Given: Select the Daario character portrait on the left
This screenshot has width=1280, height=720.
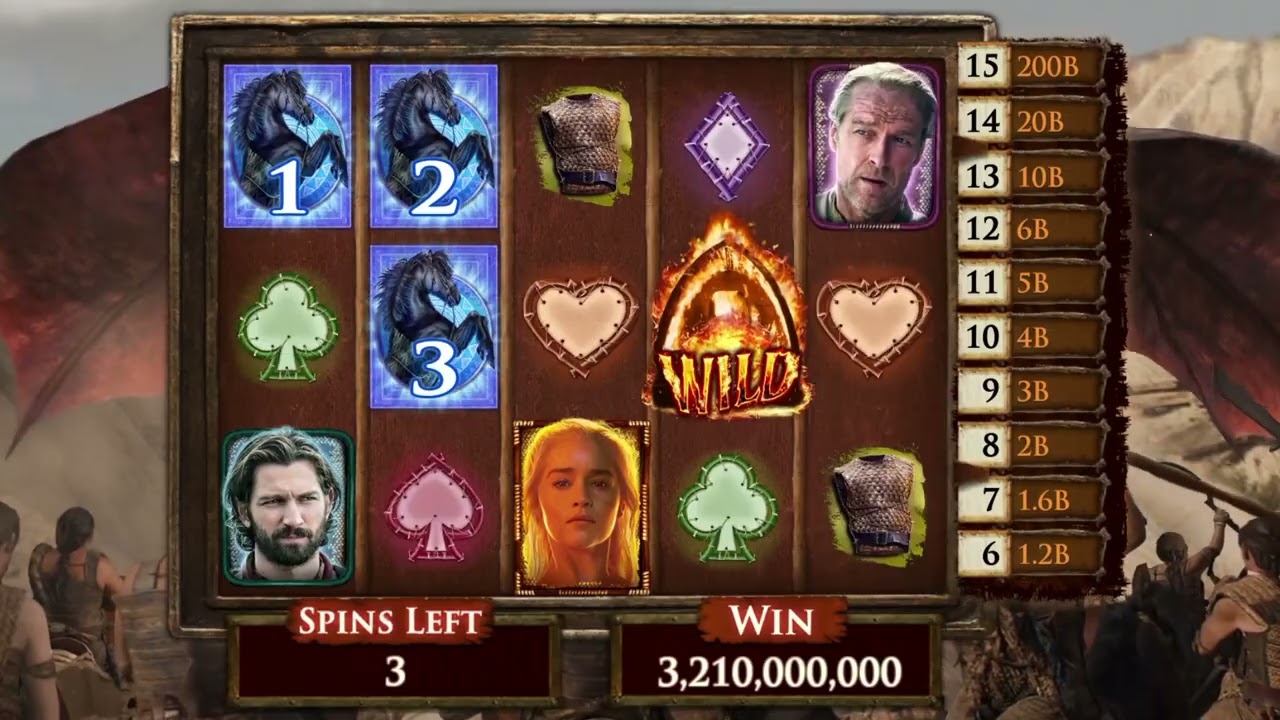Looking at the screenshot, I should (x=290, y=505).
